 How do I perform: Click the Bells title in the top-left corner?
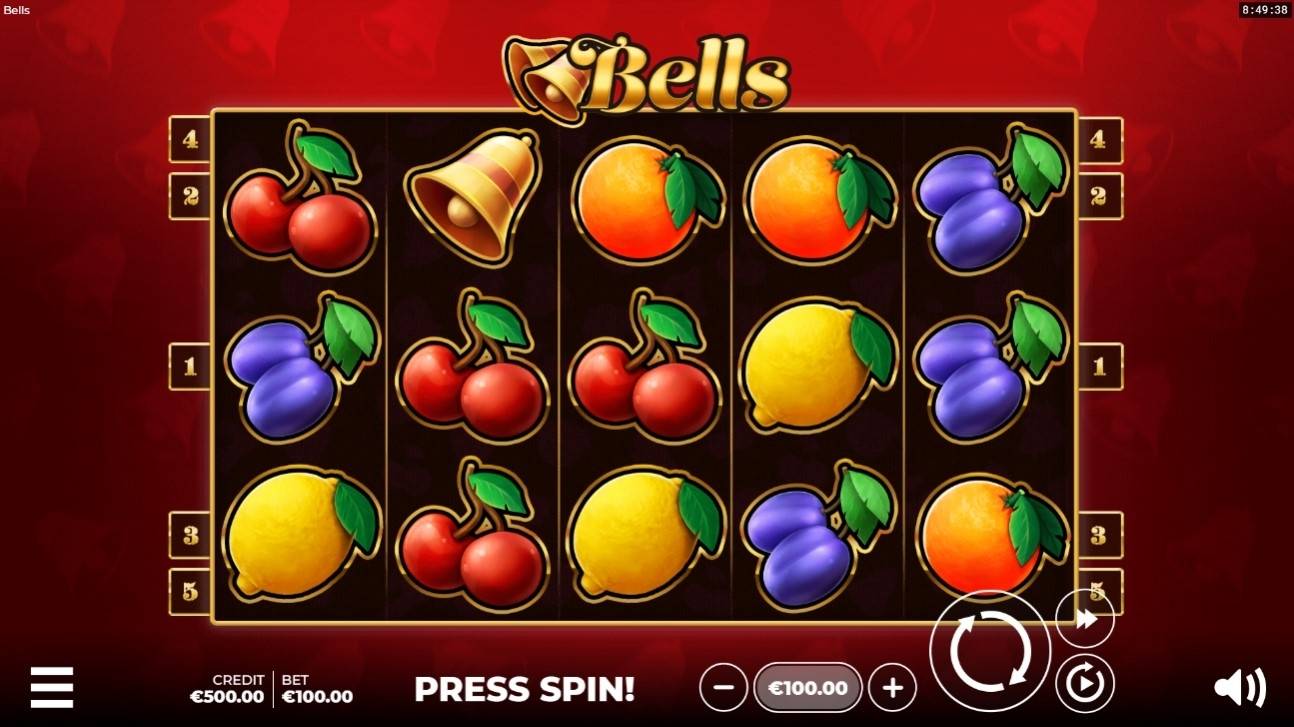tap(19, 10)
